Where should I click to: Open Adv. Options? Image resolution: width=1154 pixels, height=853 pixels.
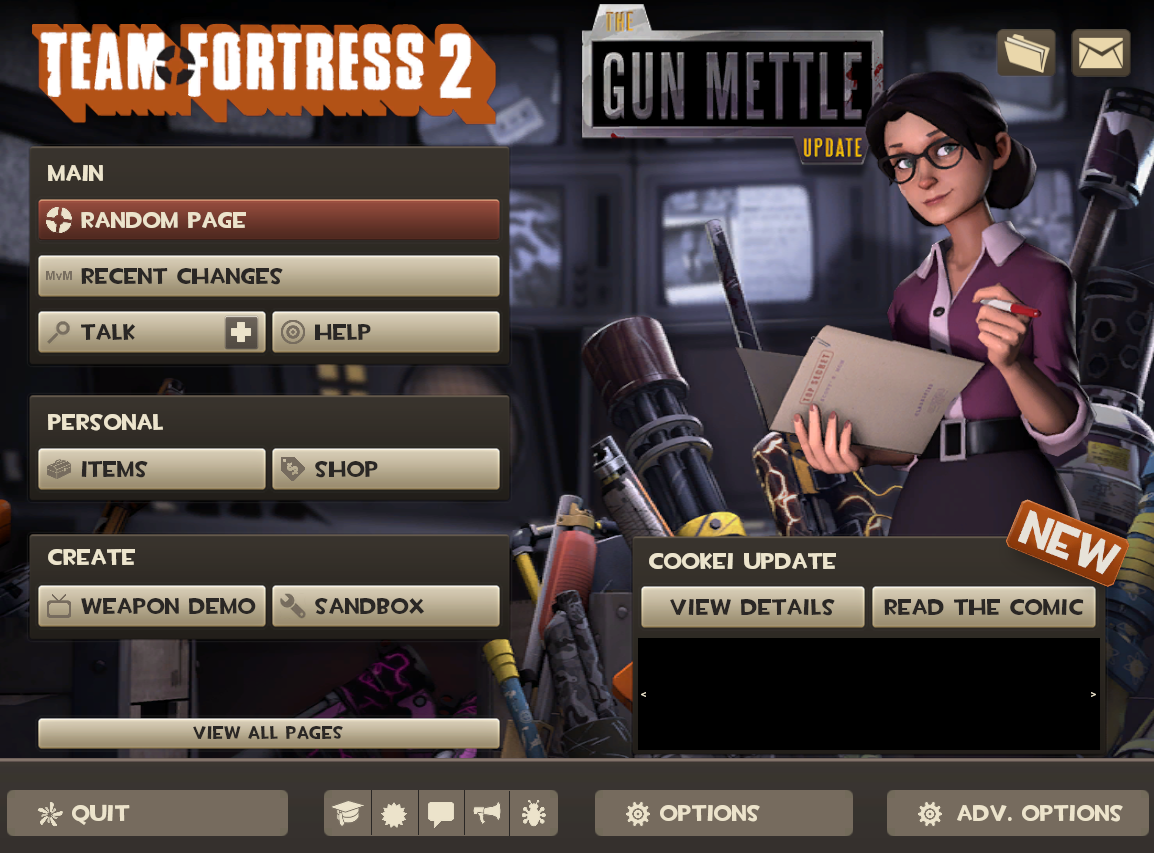click(x=1018, y=813)
